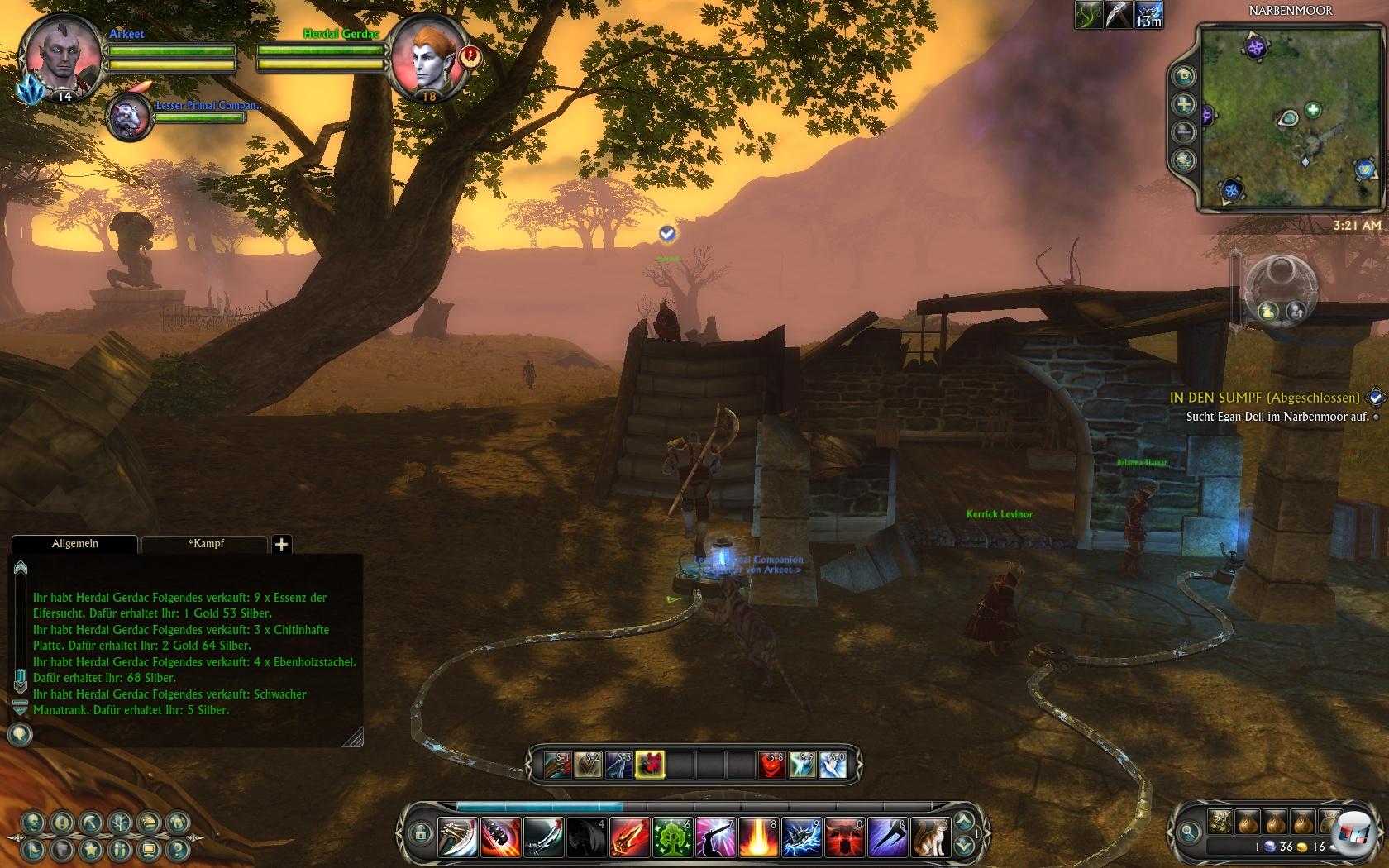The image size is (1389, 868).
Task: Open the quest log exclamation mark button
Action: pos(62,823)
